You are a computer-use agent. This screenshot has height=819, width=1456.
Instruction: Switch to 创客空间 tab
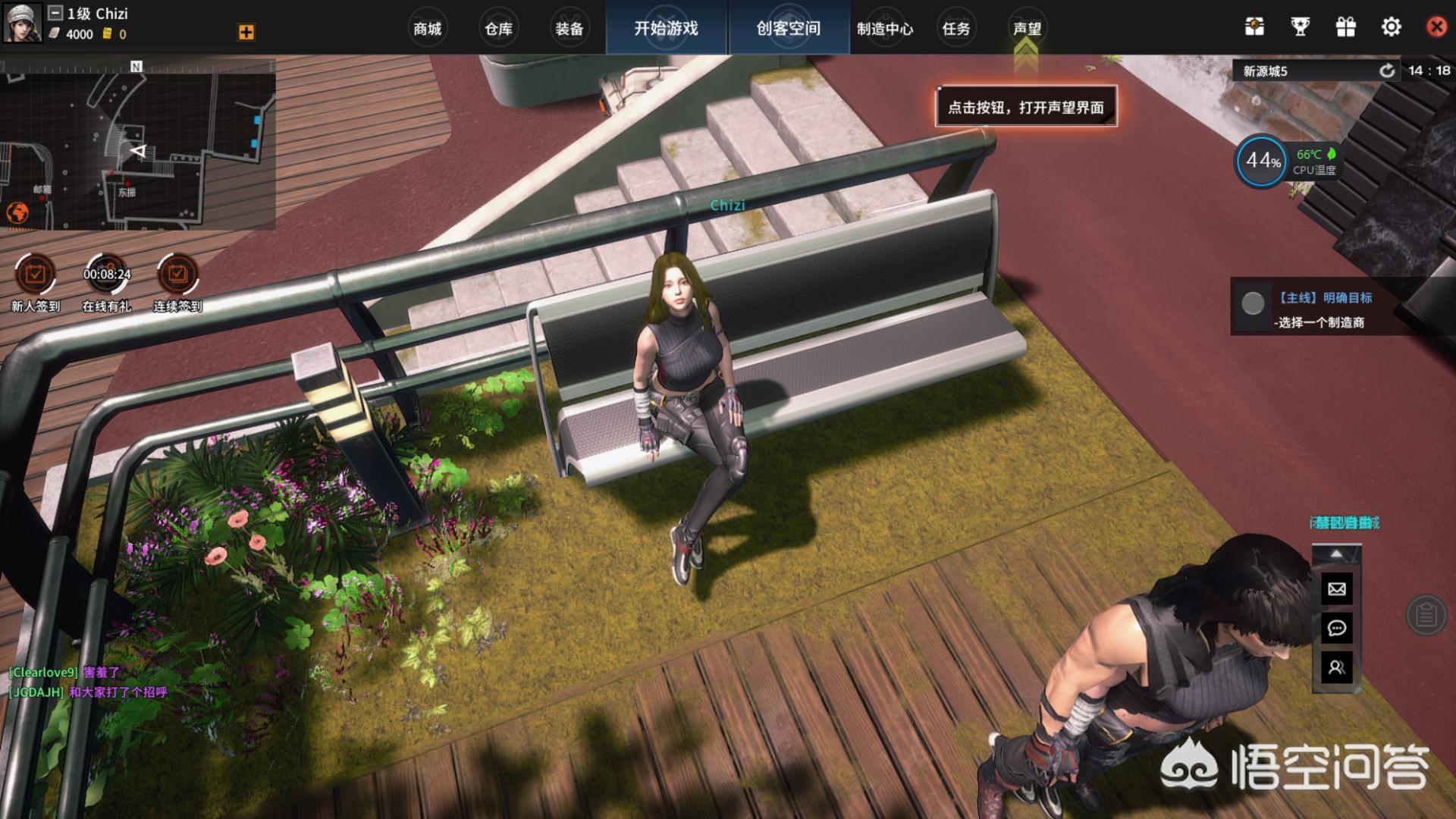click(789, 28)
